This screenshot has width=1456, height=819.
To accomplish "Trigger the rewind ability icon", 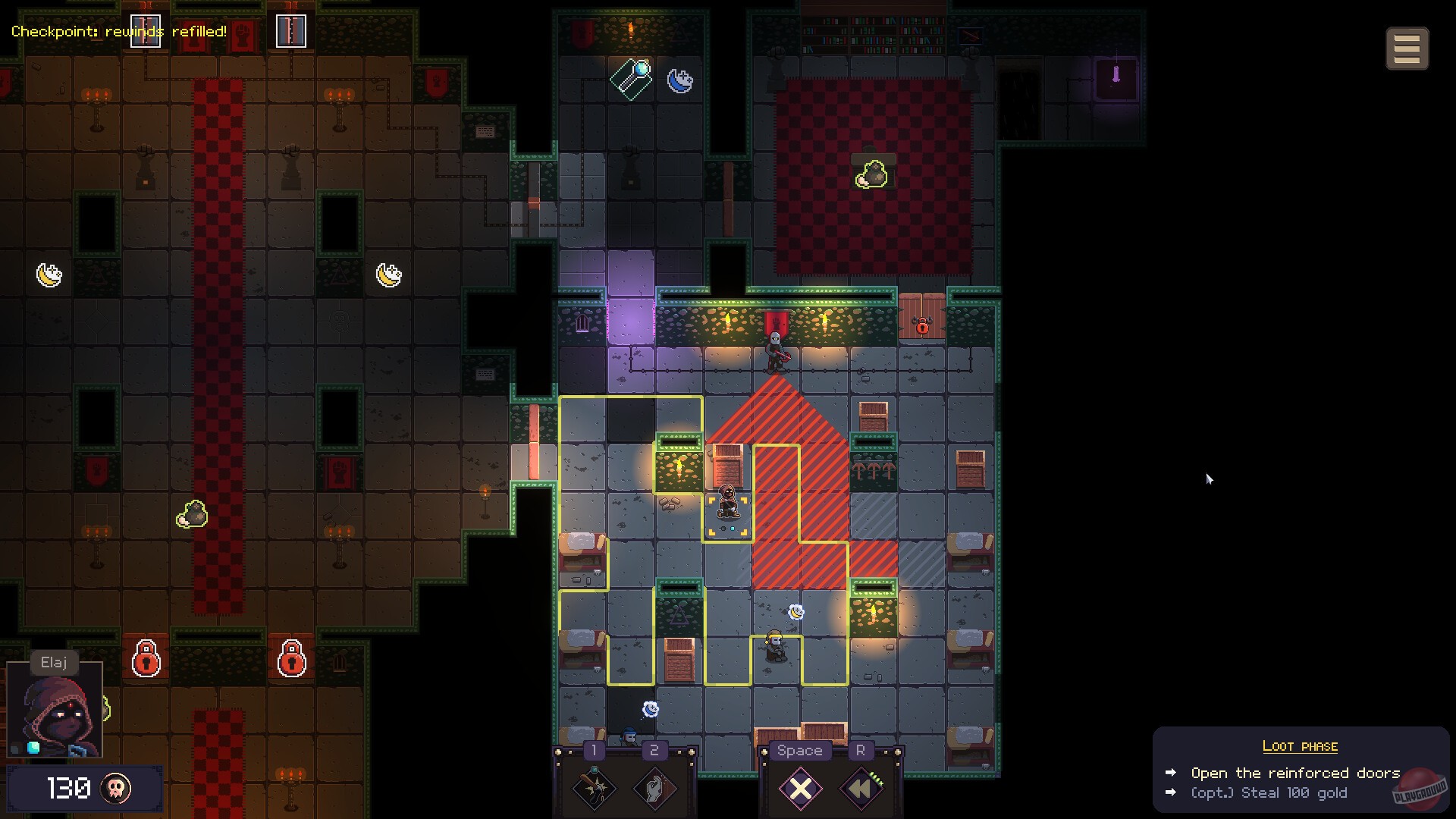I will (x=861, y=789).
